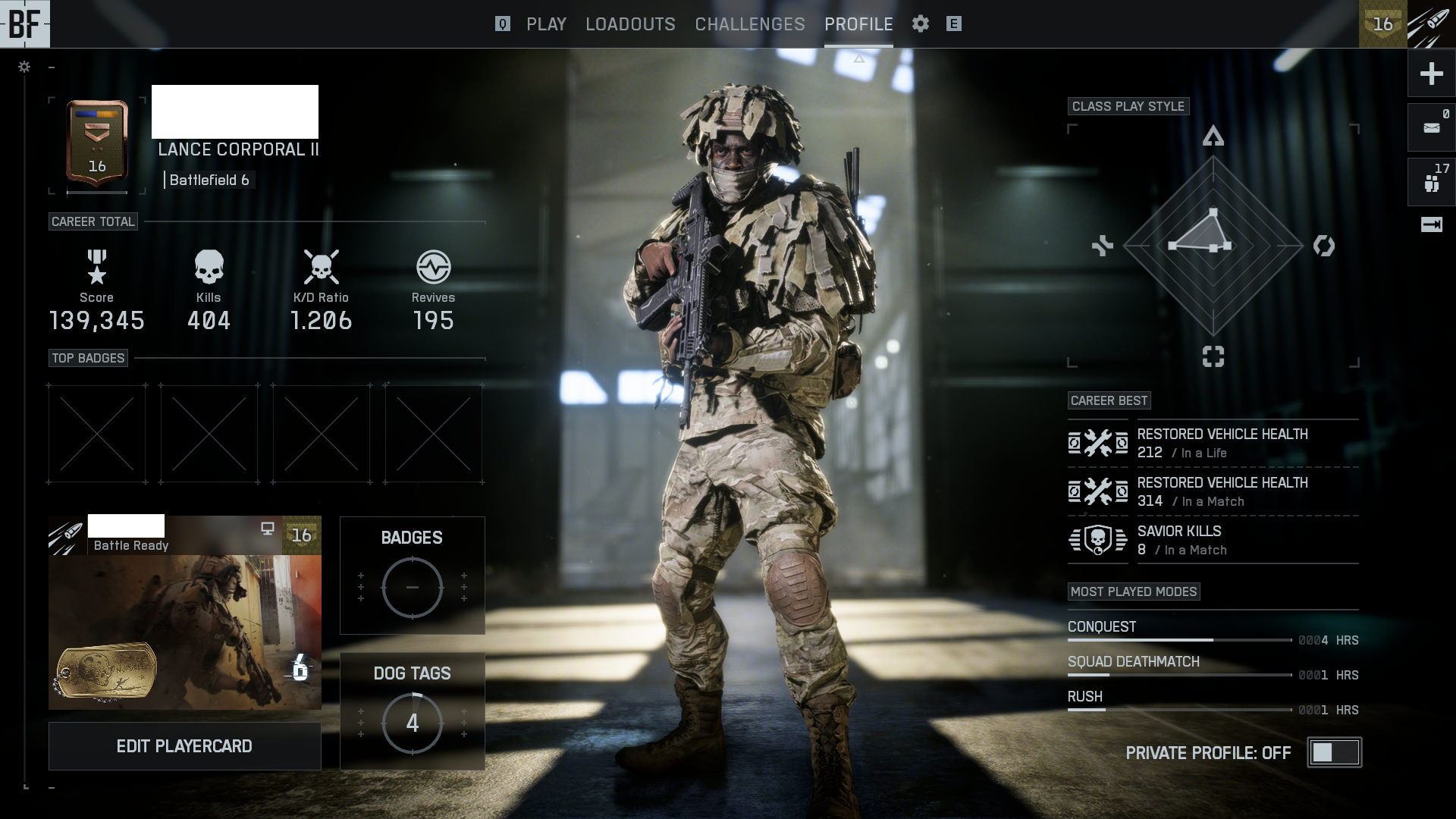Screen dimensions: 1456x819
Task: Open settings via the gear icon
Action: coord(921,24)
